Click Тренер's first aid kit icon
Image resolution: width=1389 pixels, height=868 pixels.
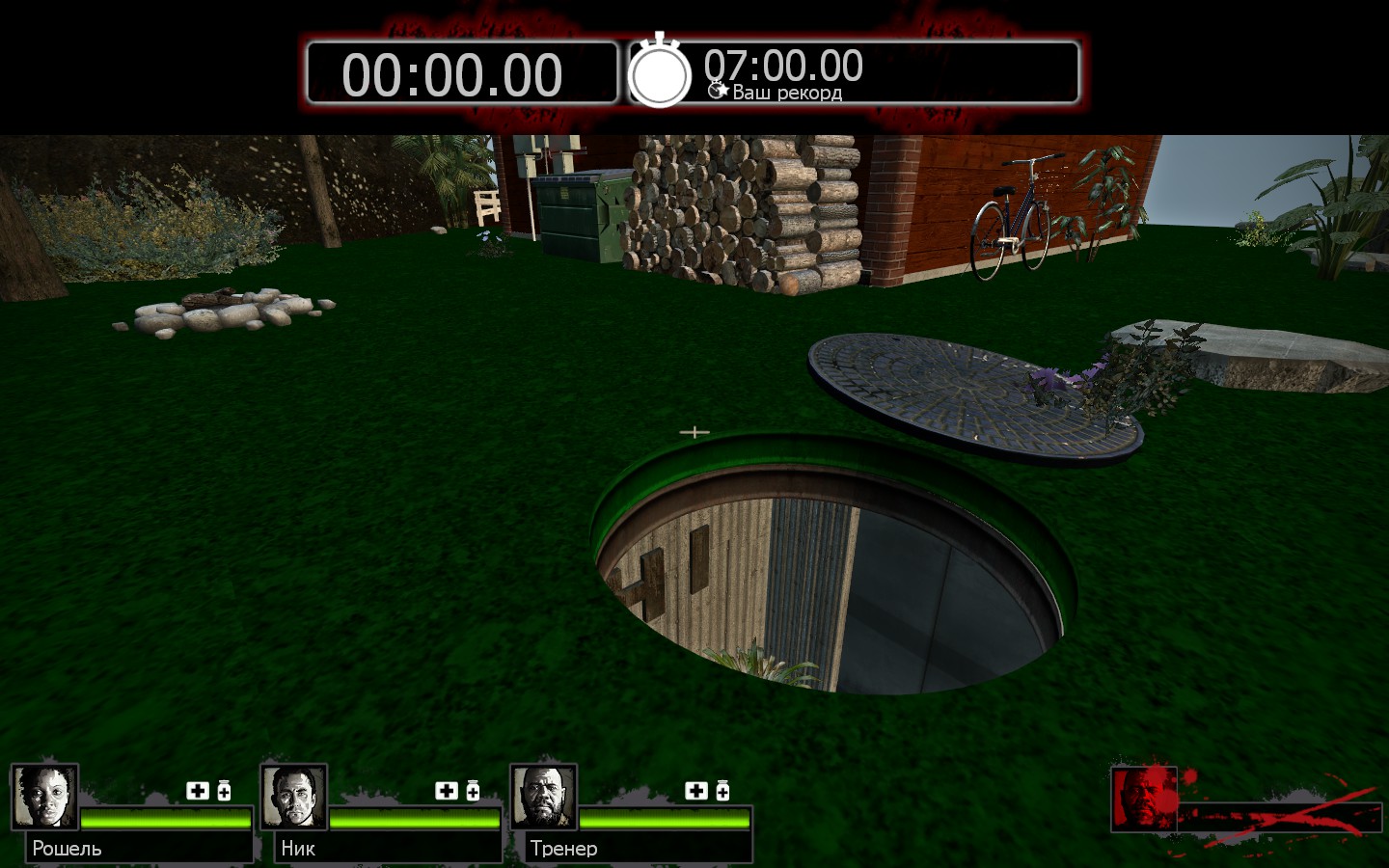tap(696, 791)
